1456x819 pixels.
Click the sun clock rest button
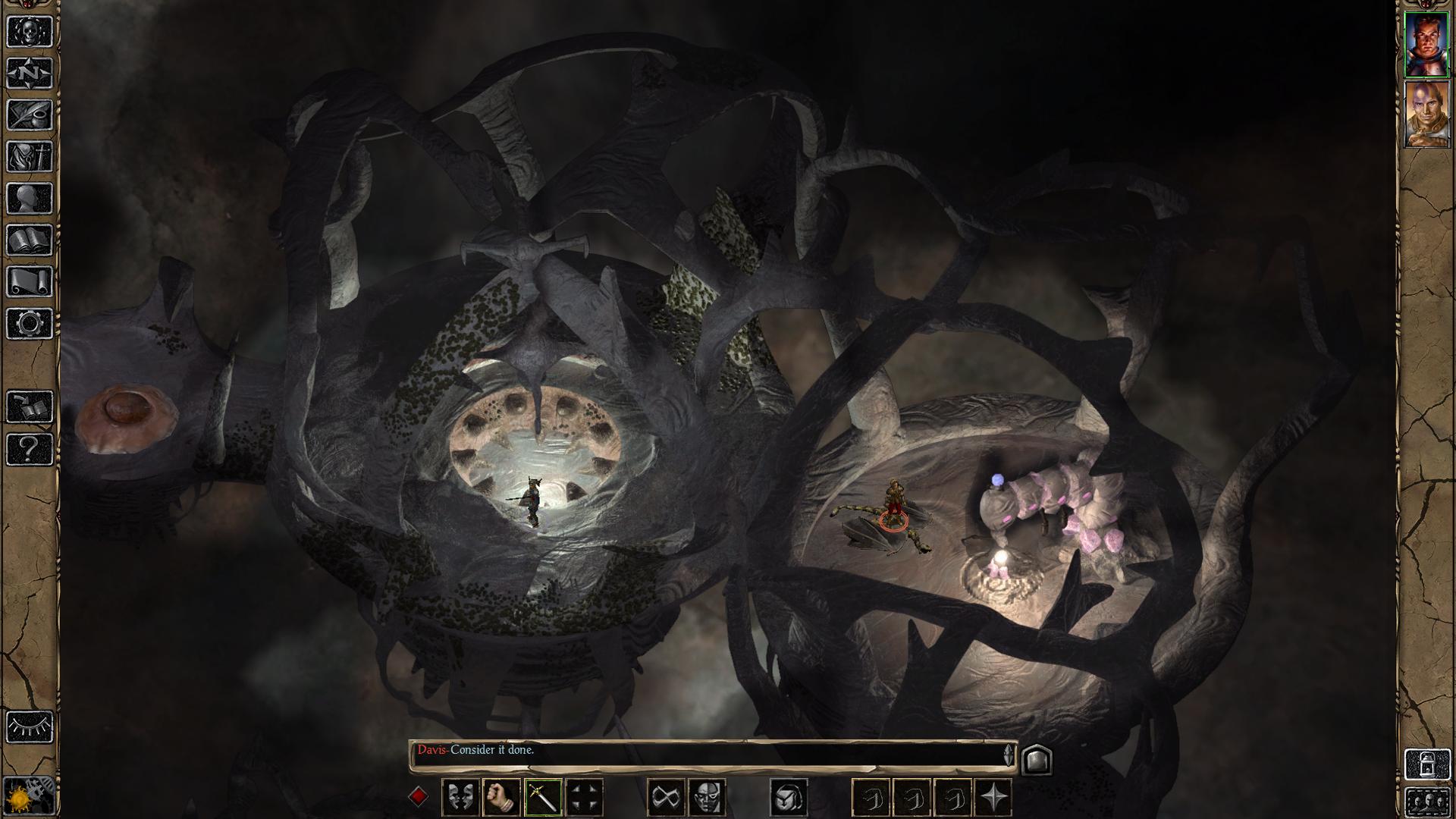(30, 796)
